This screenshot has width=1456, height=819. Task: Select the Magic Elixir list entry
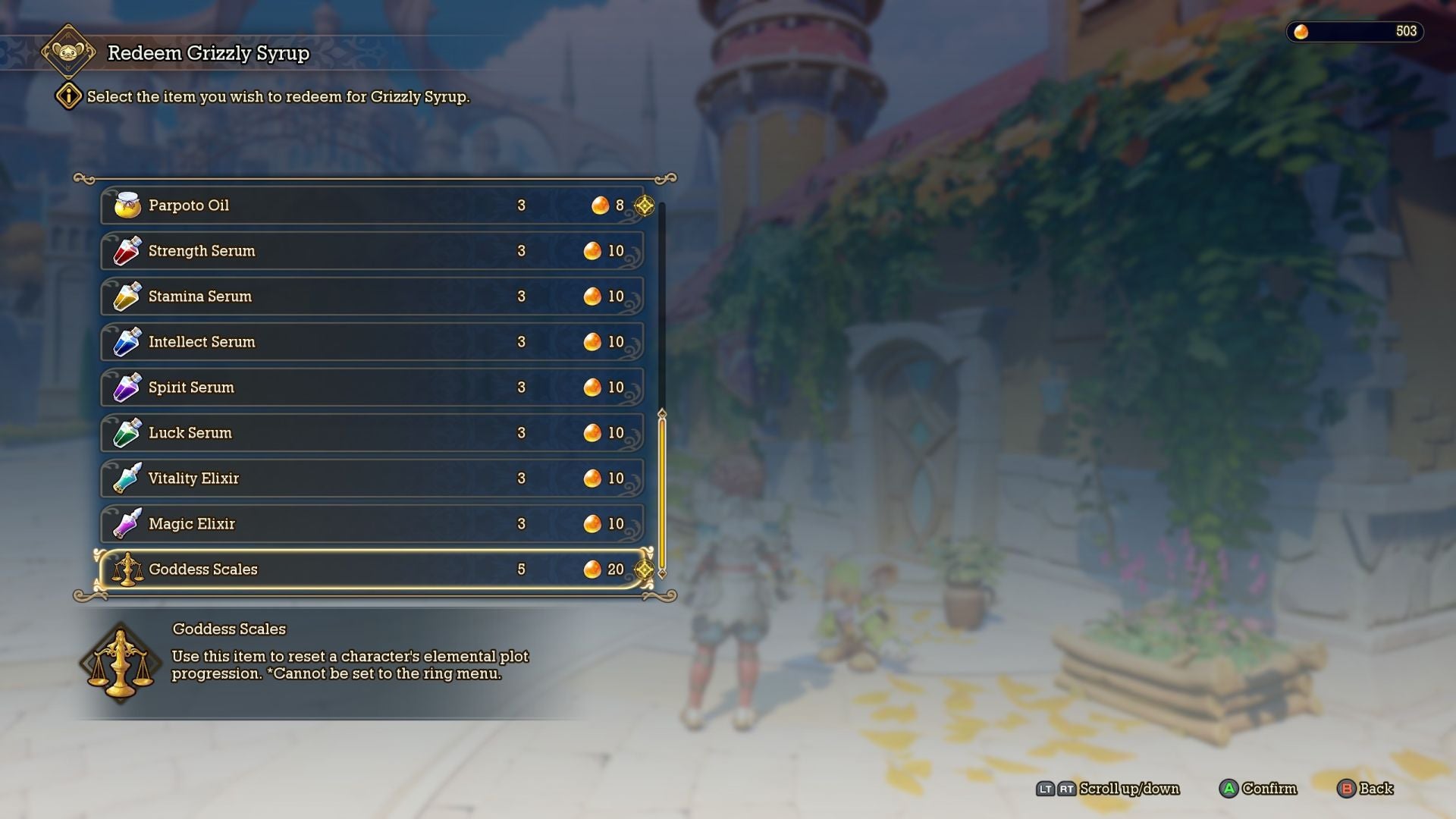(x=372, y=523)
